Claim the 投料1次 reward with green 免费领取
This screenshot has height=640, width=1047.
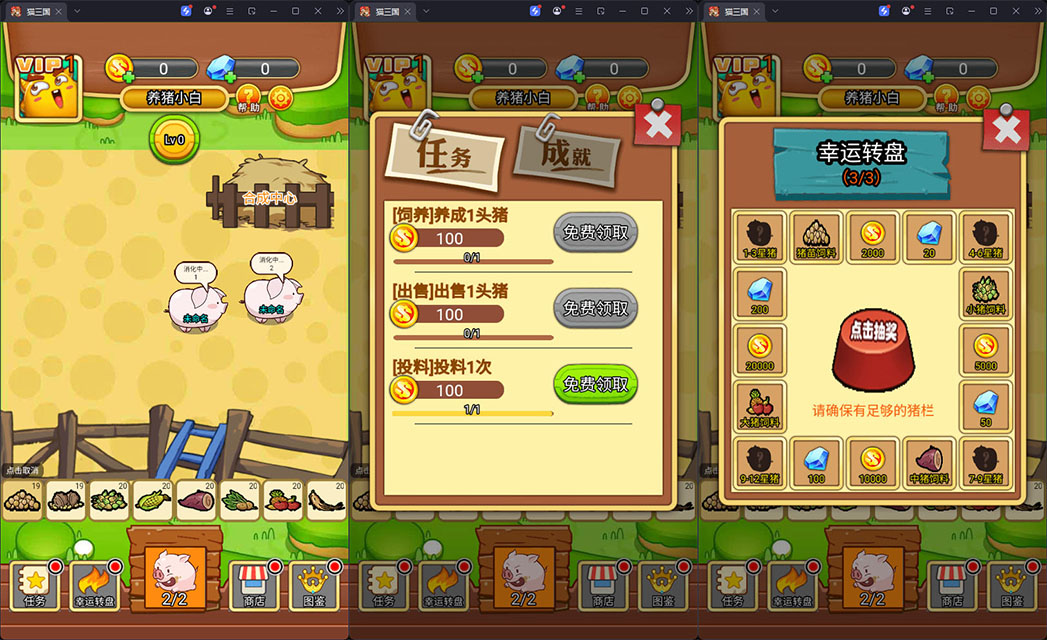point(595,384)
